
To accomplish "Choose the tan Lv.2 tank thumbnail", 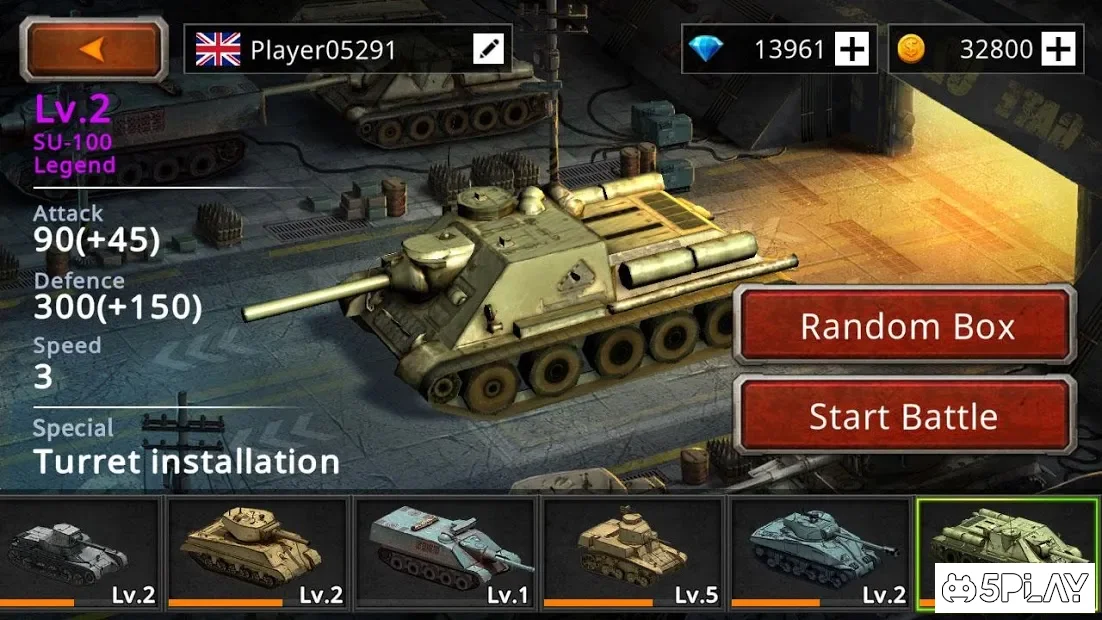I will 258,552.
